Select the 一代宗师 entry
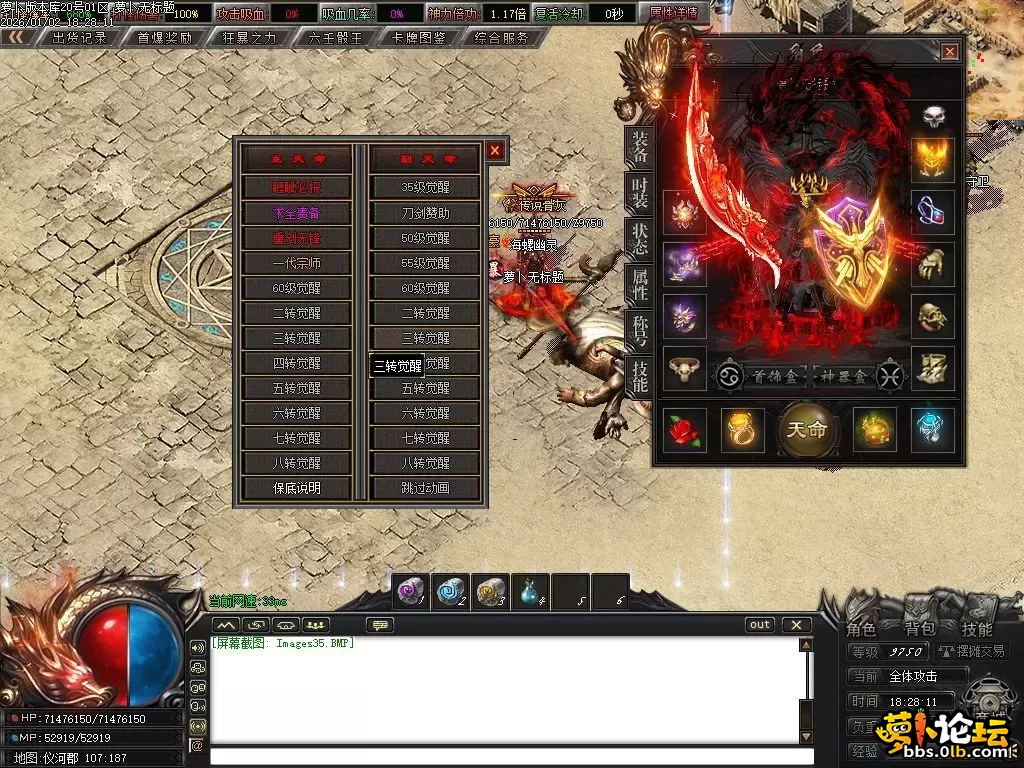The image size is (1024, 768). click(297, 263)
